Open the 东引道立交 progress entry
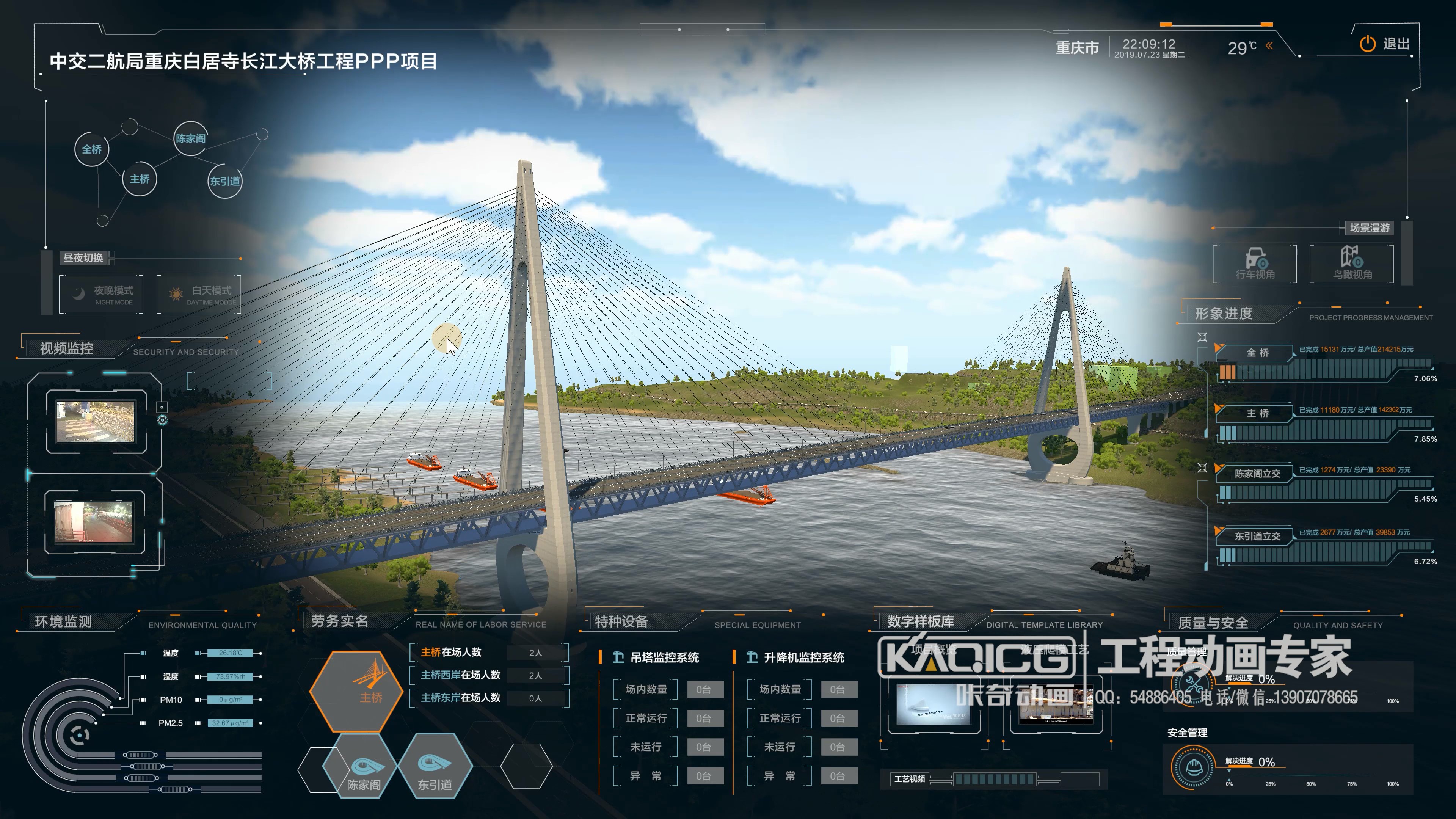The height and width of the screenshot is (819, 1456). 1257,536
